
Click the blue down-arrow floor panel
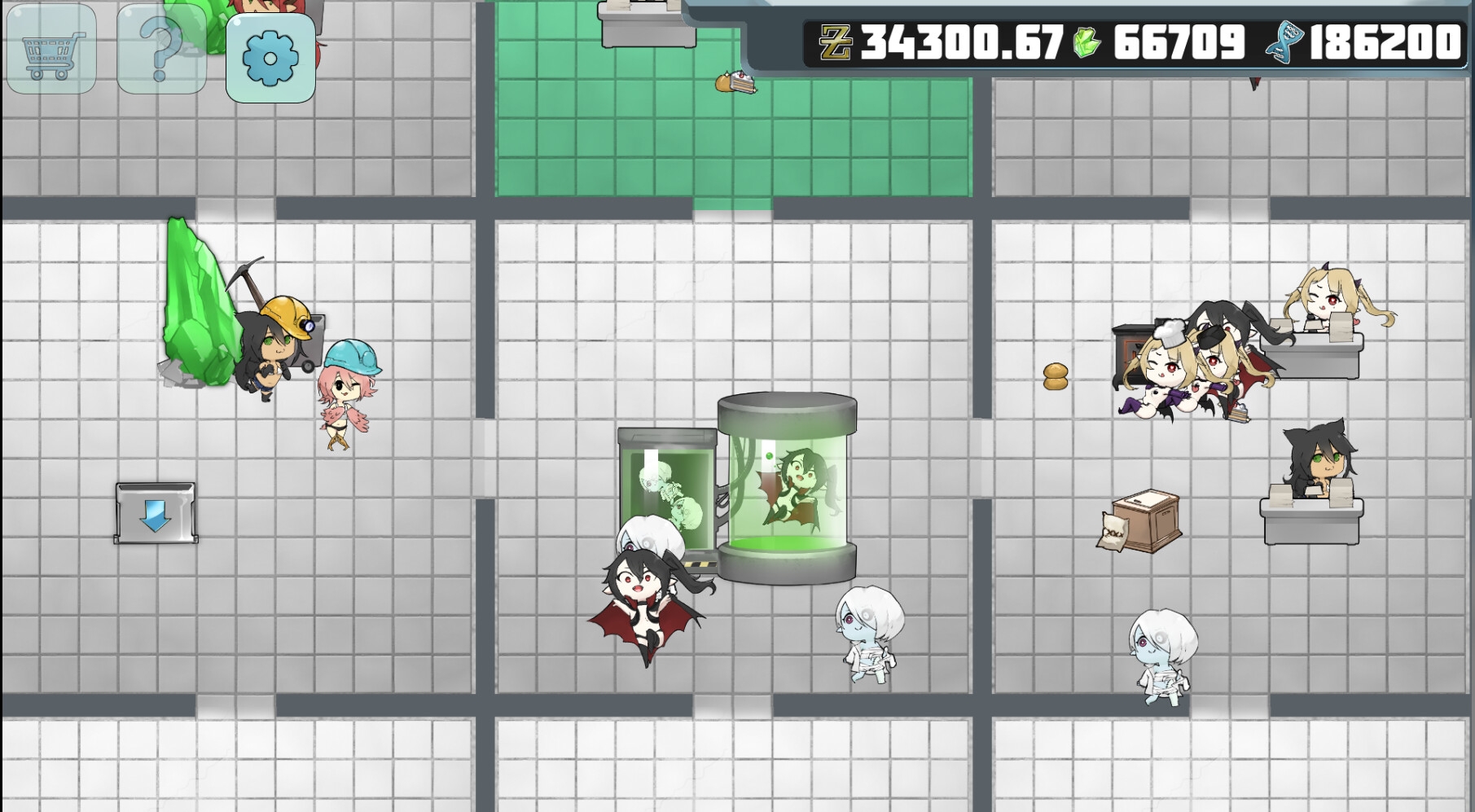click(x=156, y=513)
